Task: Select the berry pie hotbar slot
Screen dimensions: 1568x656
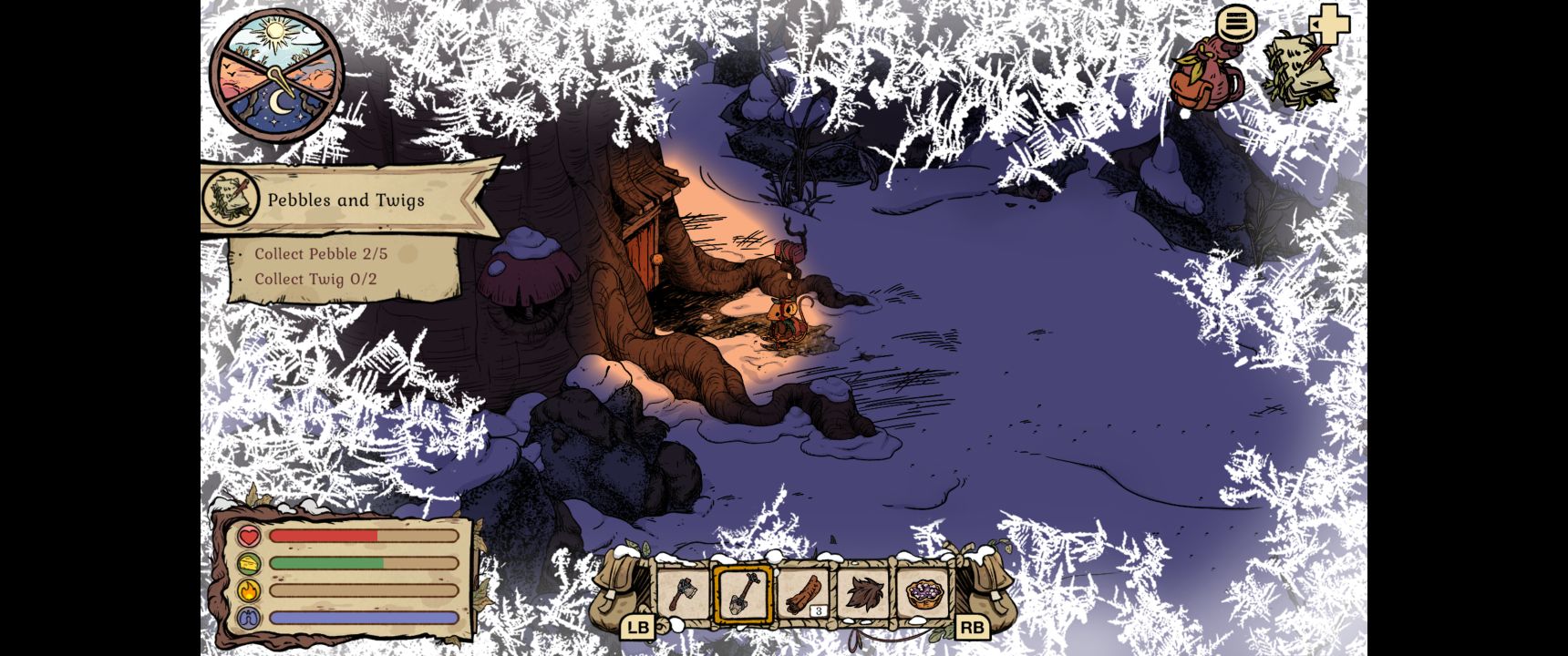Action: coord(923,594)
